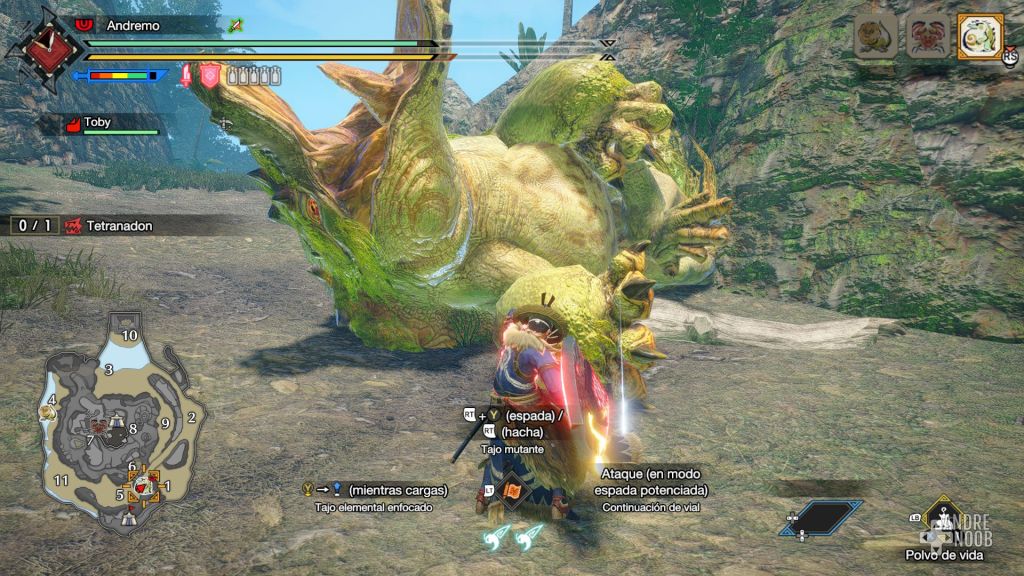
Task: Click the quest timer clock icon
Action: (x=42, y=45)
